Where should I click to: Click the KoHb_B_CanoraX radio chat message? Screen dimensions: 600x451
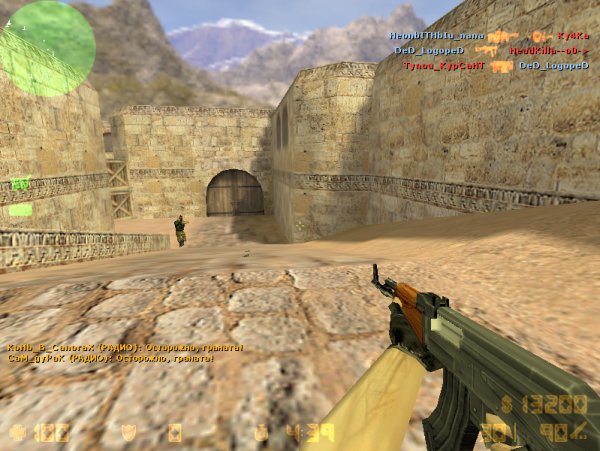pyautogui.click(x=125, y=348)
